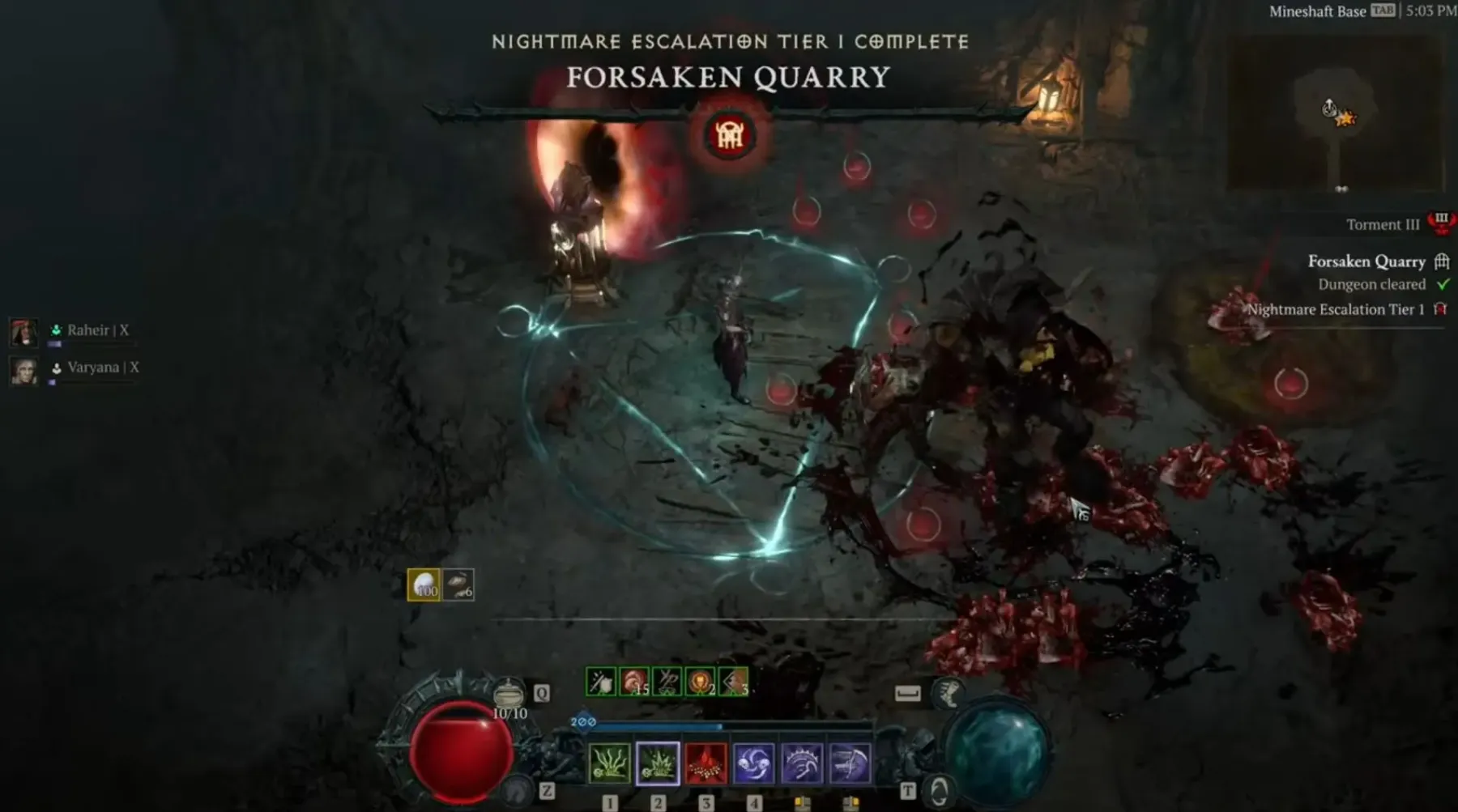Trigger the twin skulls skill in slot 4
Screen dimensions: 1458x812
753,763
